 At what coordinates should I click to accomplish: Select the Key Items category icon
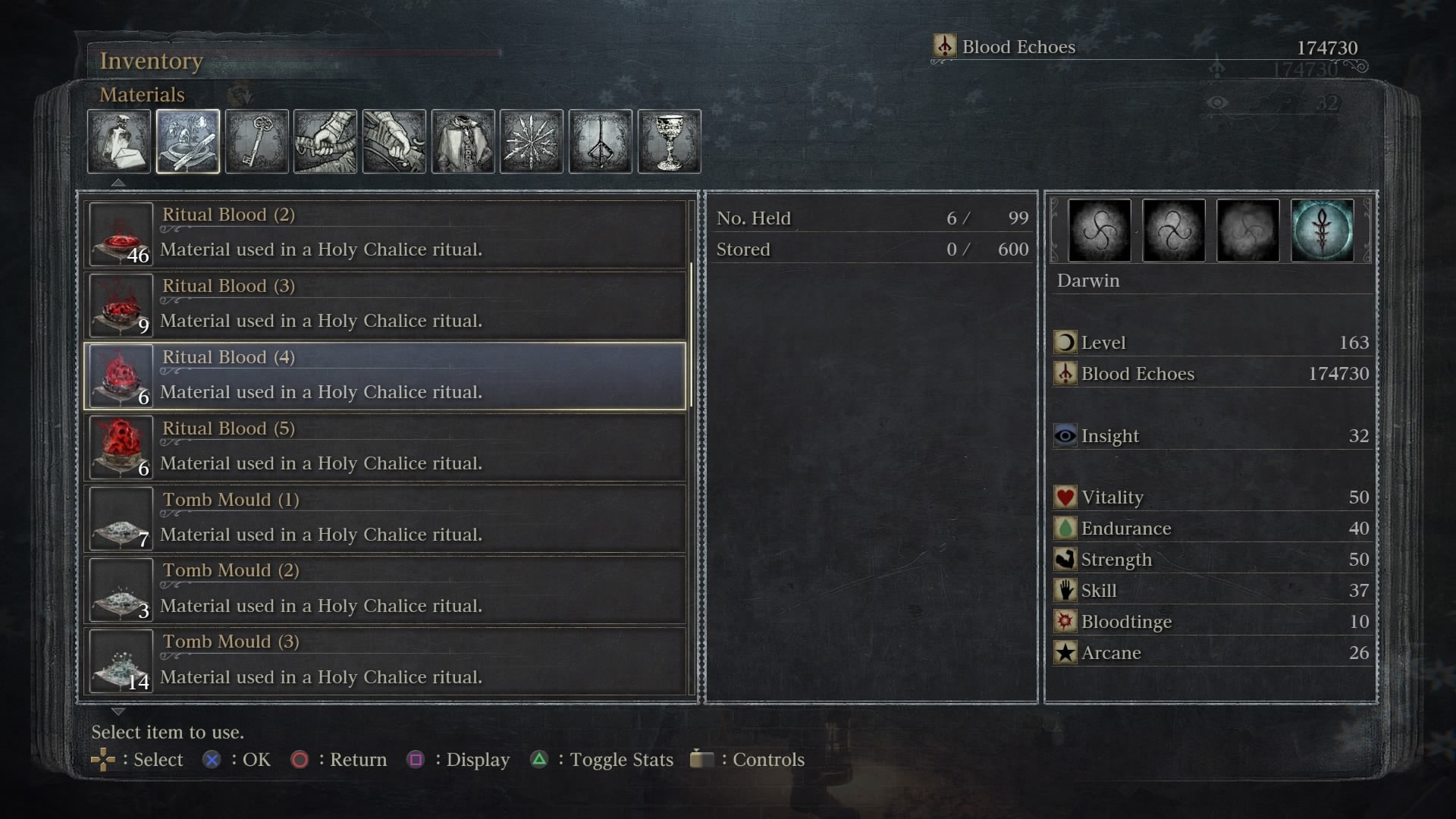(x=256, y=140)
